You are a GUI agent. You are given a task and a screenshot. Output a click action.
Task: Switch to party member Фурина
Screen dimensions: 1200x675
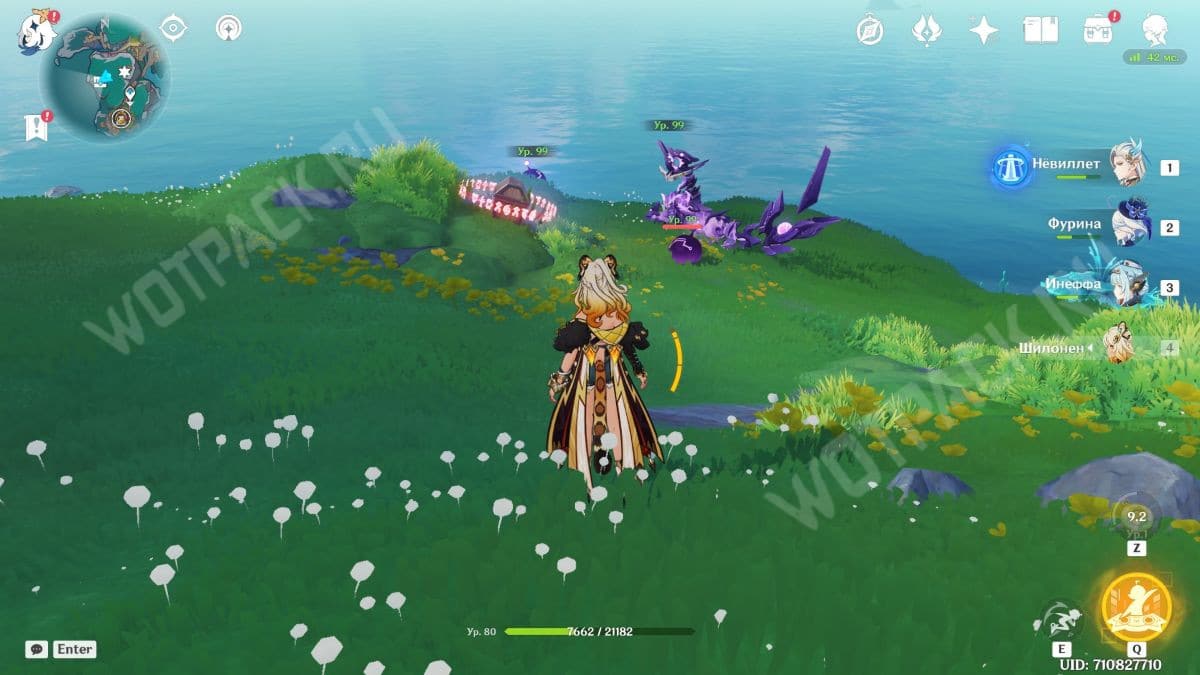pyautogui.click(x=1128, y=226)
